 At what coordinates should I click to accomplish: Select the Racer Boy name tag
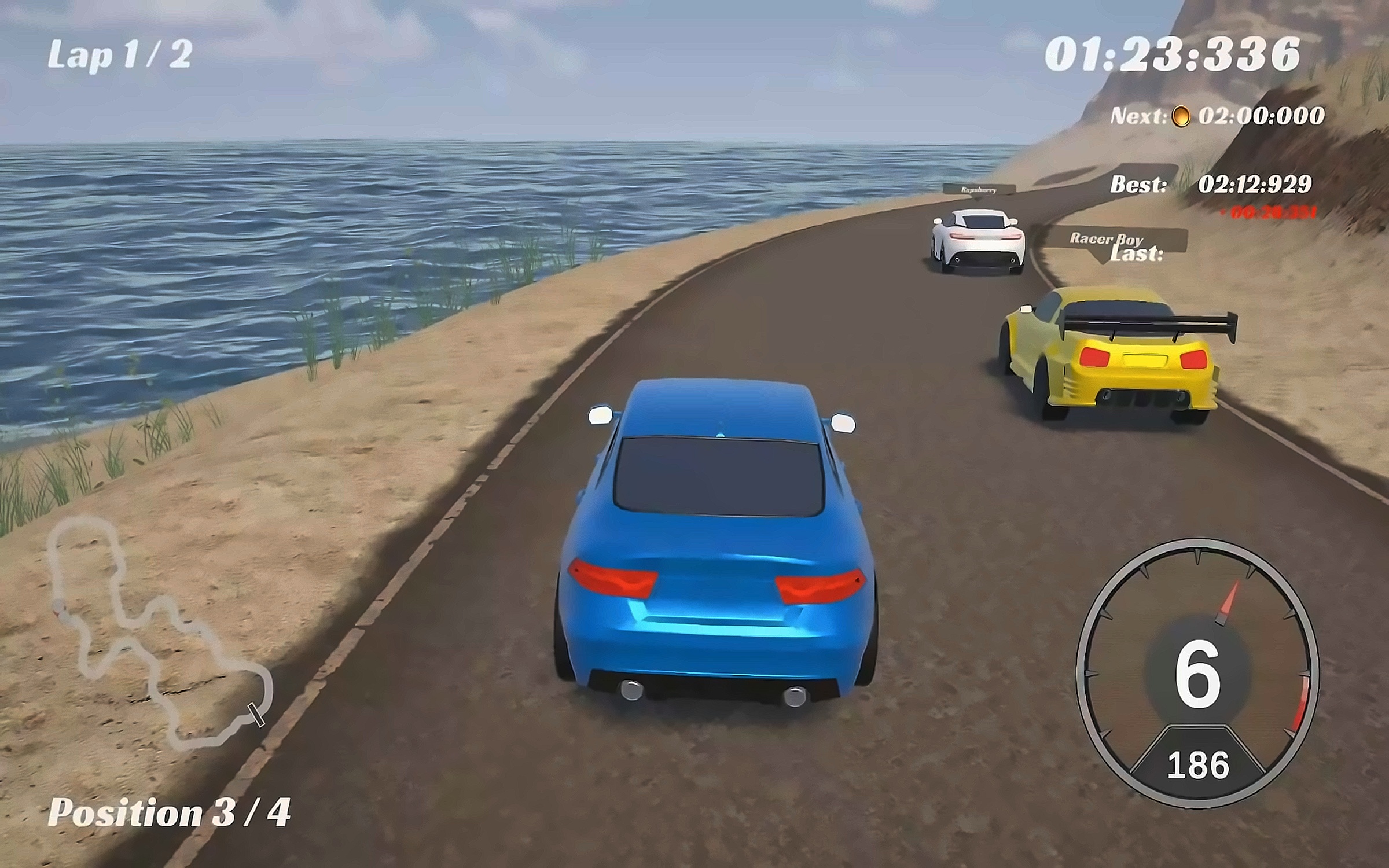pyautogui.click(x=1105, y=238)
